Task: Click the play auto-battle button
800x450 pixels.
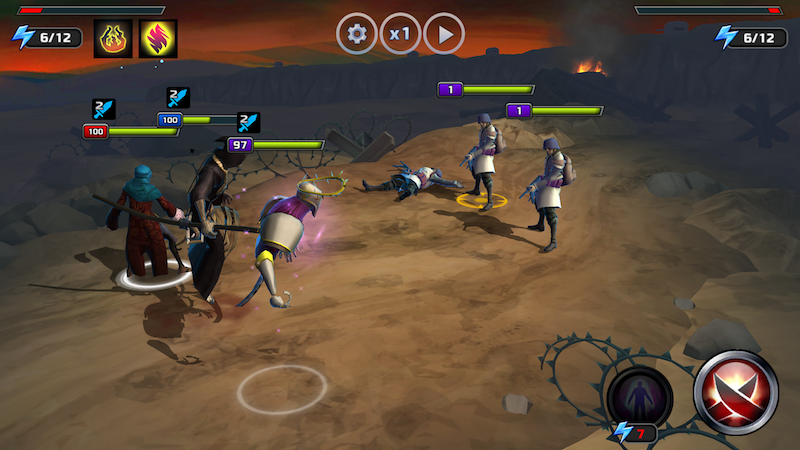Action: (x=444, y=34)
